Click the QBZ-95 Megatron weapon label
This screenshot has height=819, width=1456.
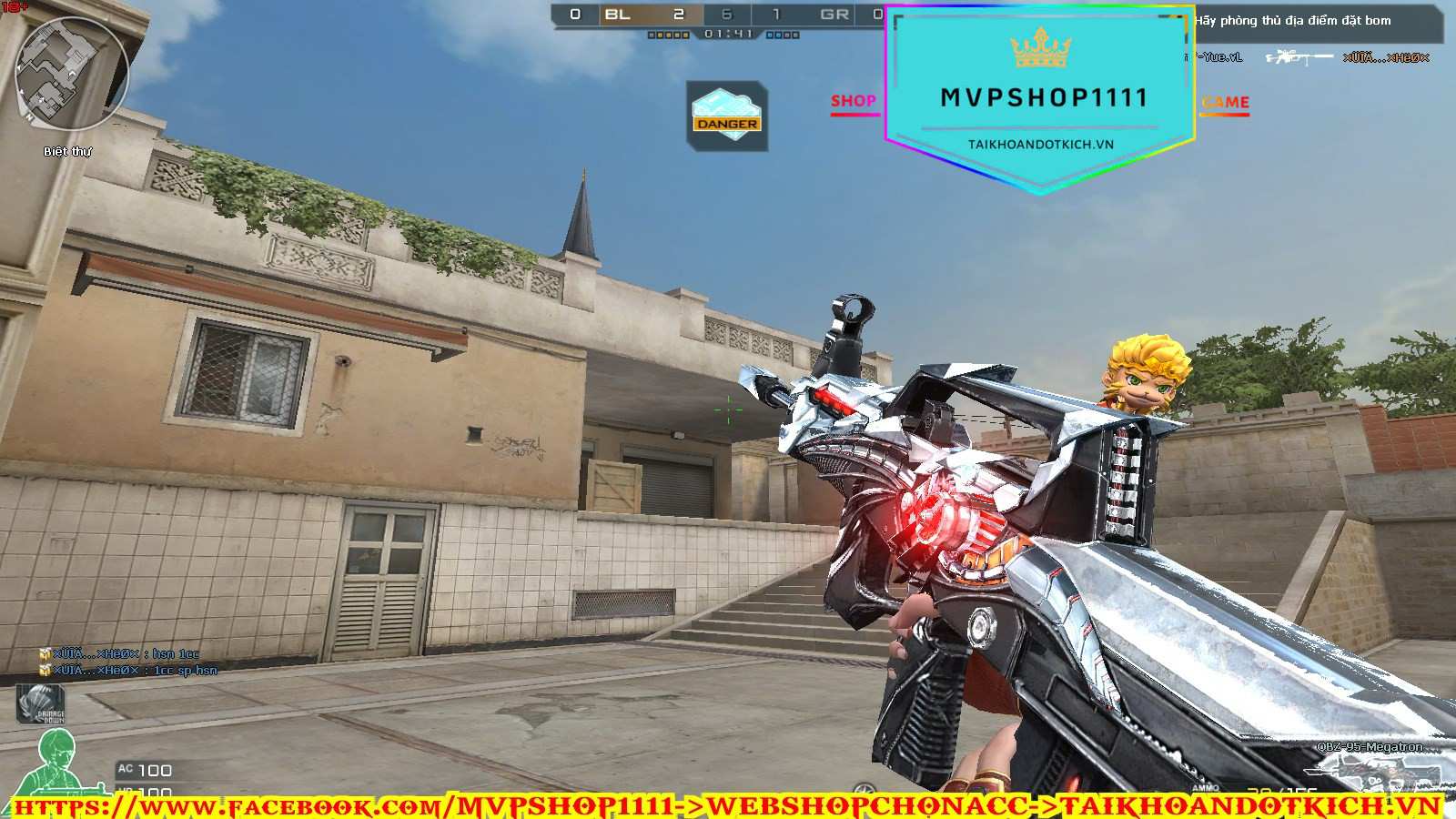pyautogui.click(x=1370, y=747)
